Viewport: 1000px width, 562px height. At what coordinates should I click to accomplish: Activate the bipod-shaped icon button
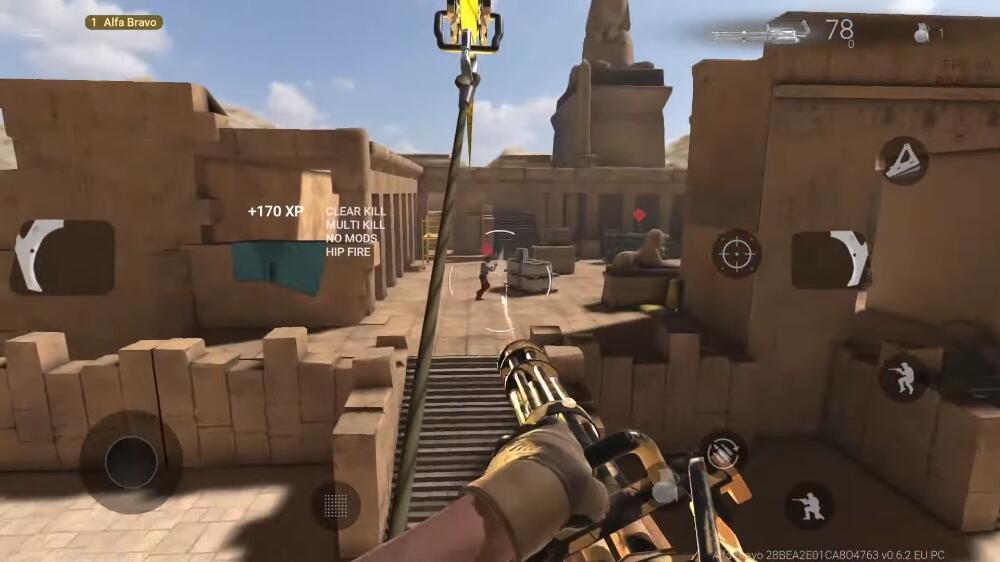click(903, 161)
